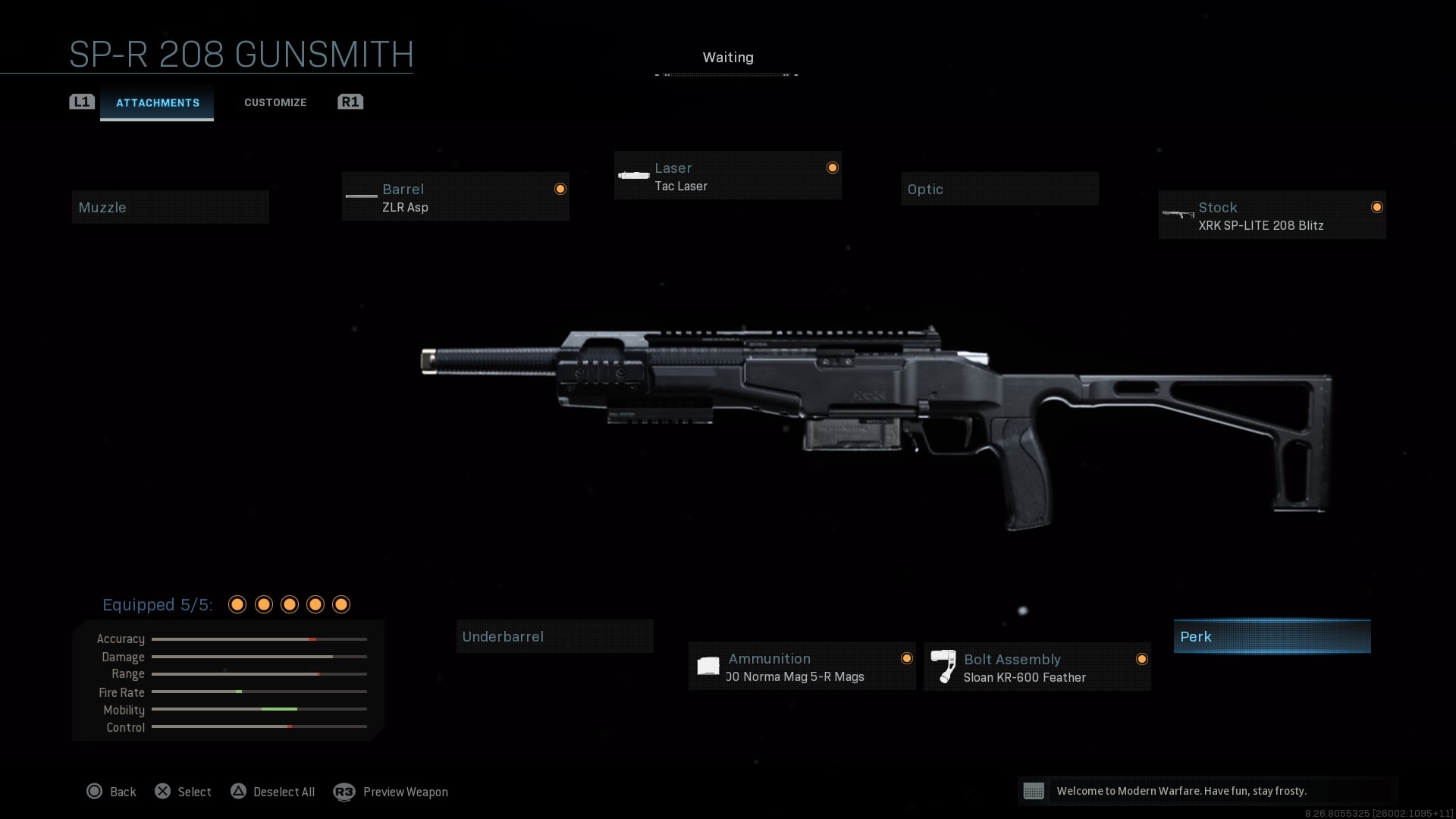
Task: Toggle the equipped dot on the Stock slot
Action: (x=1377, y=206)
